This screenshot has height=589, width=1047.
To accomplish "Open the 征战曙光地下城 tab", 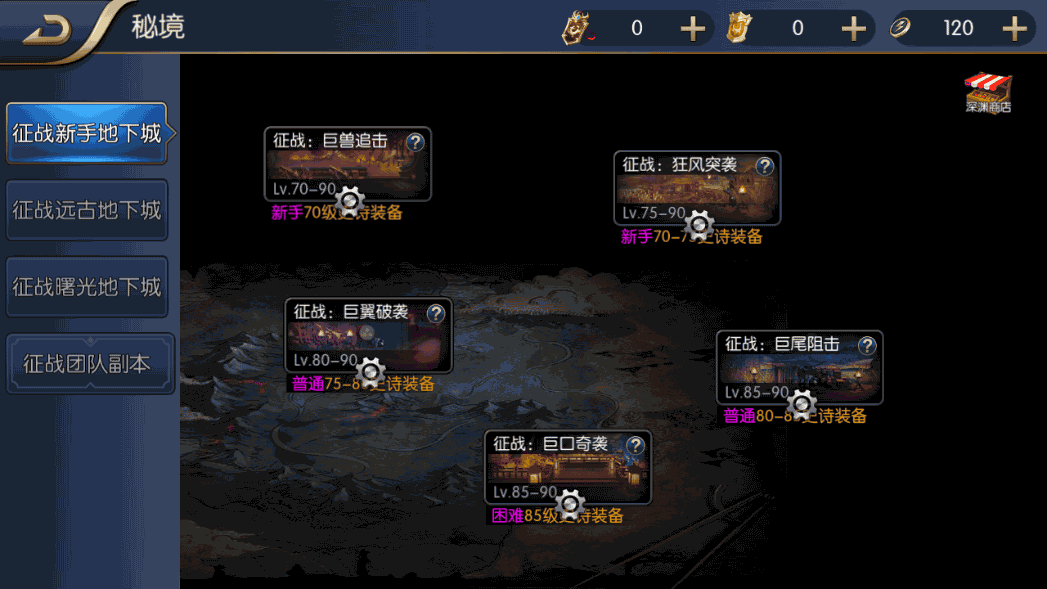I will click(86, 287).
